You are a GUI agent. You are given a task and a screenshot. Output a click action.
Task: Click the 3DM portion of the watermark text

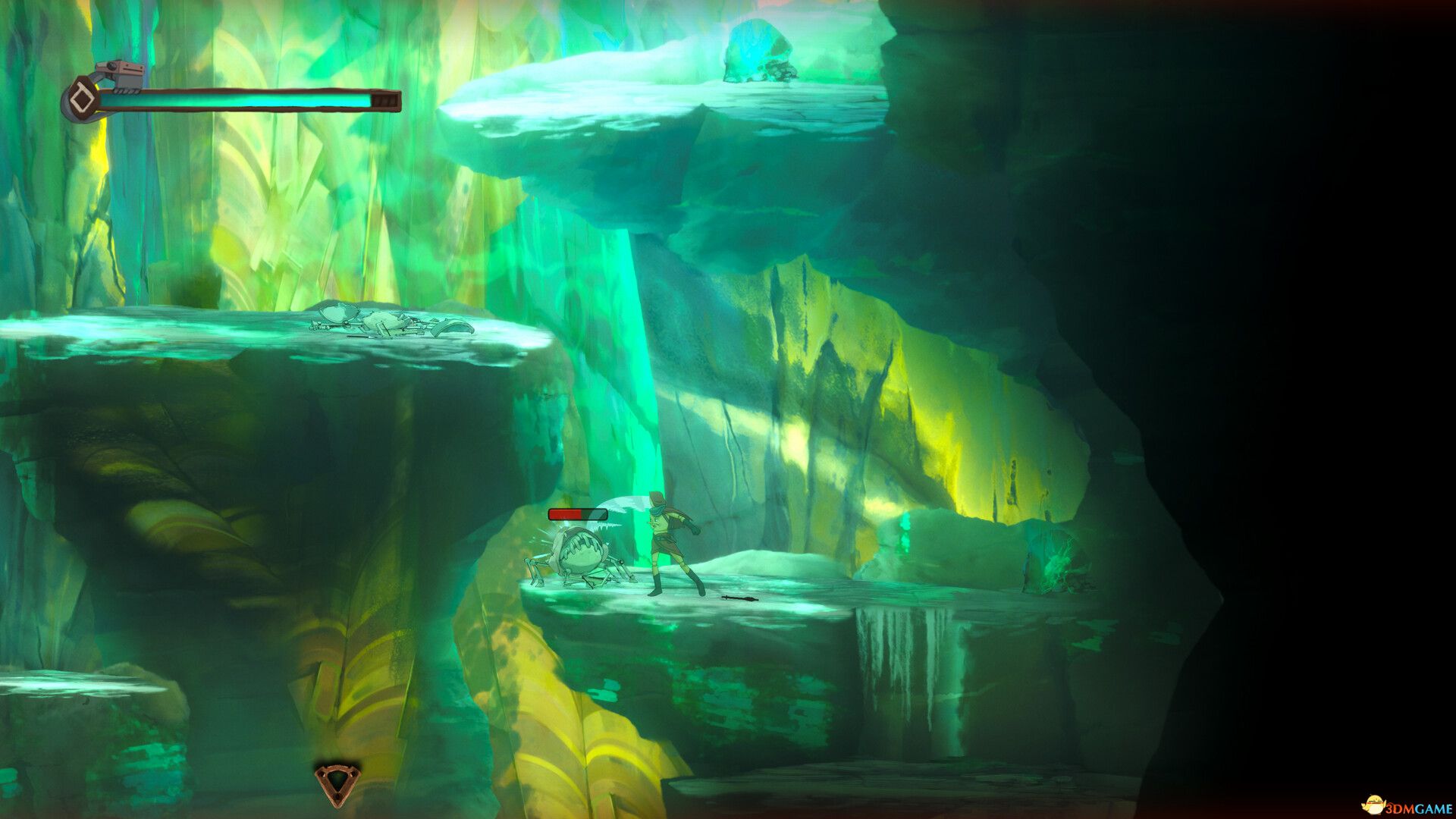pos(1399,807)
